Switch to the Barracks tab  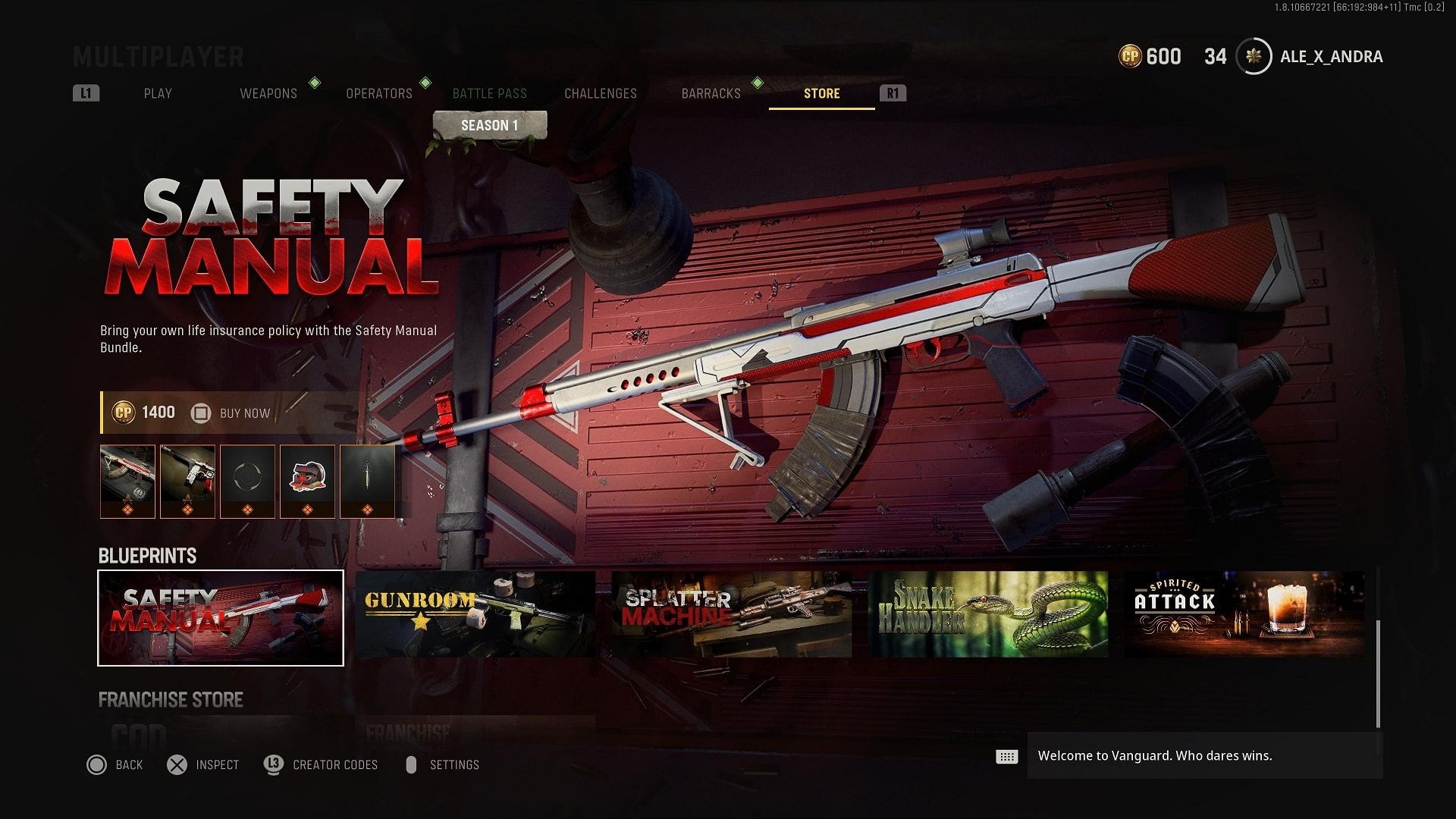click(711, 93)
